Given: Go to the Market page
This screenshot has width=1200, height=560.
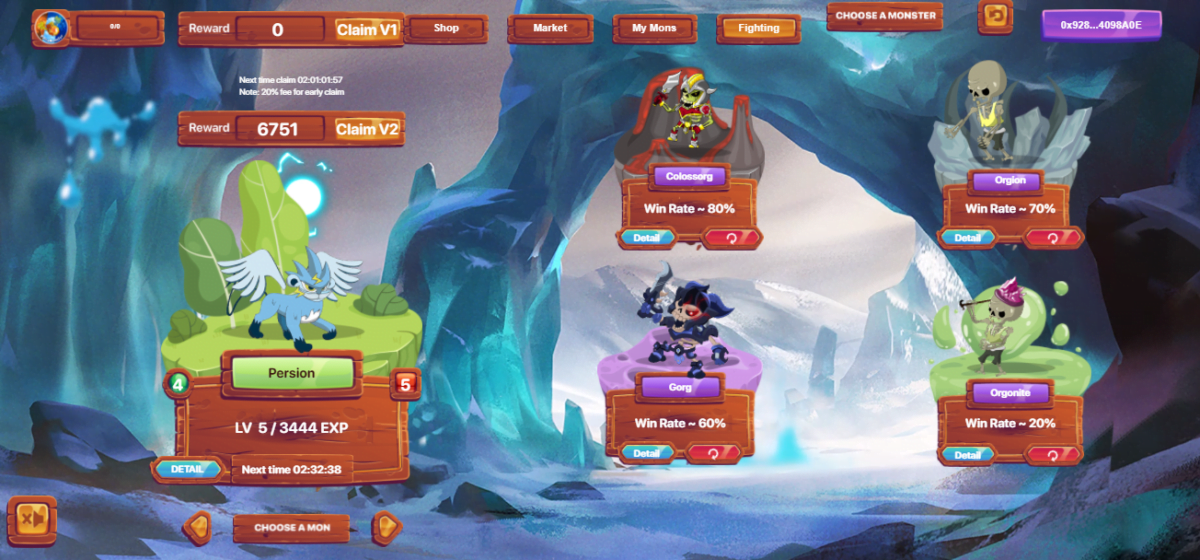Looking at the screenshot, I should pos(550,28).
